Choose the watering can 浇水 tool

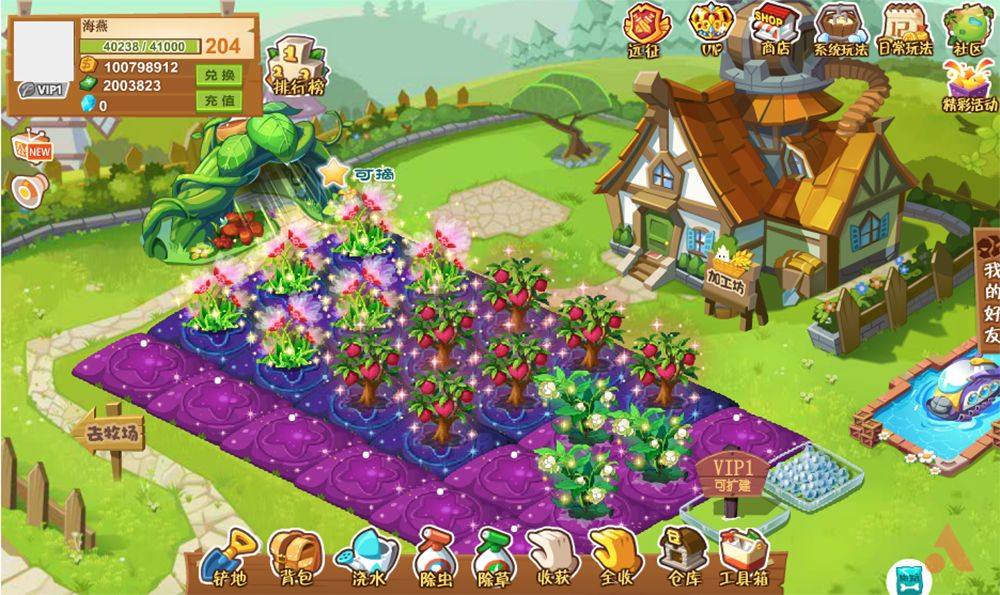[x=367, y=555]
